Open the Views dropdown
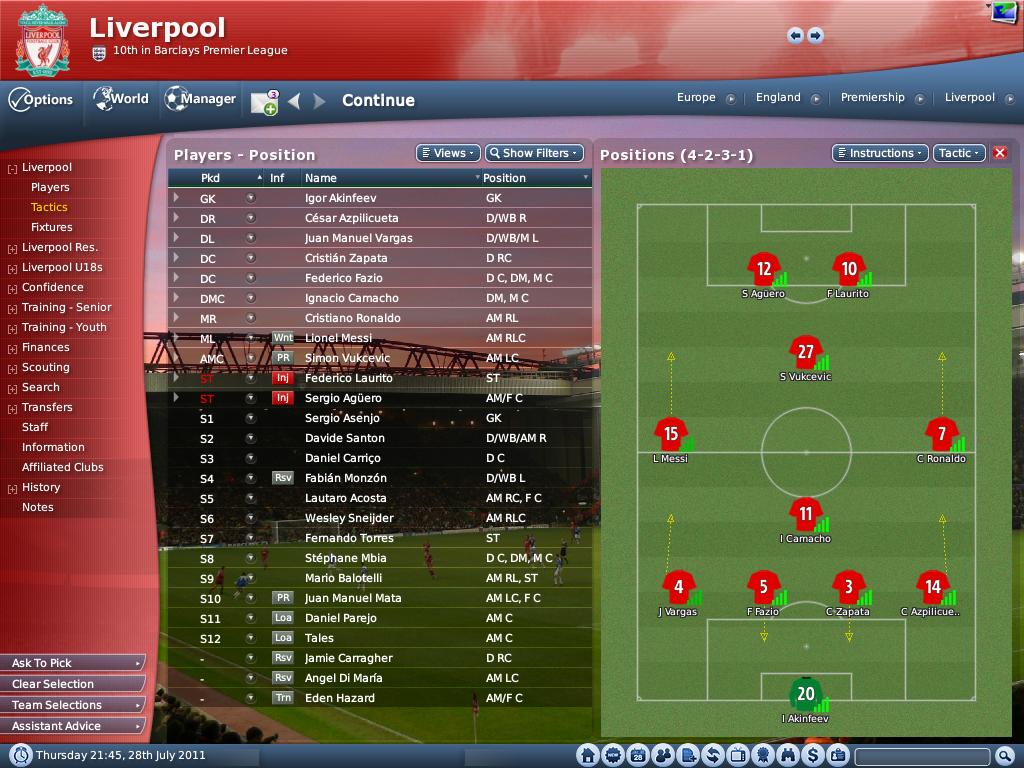The image size is (1024, 768). (x=448, y=153)
